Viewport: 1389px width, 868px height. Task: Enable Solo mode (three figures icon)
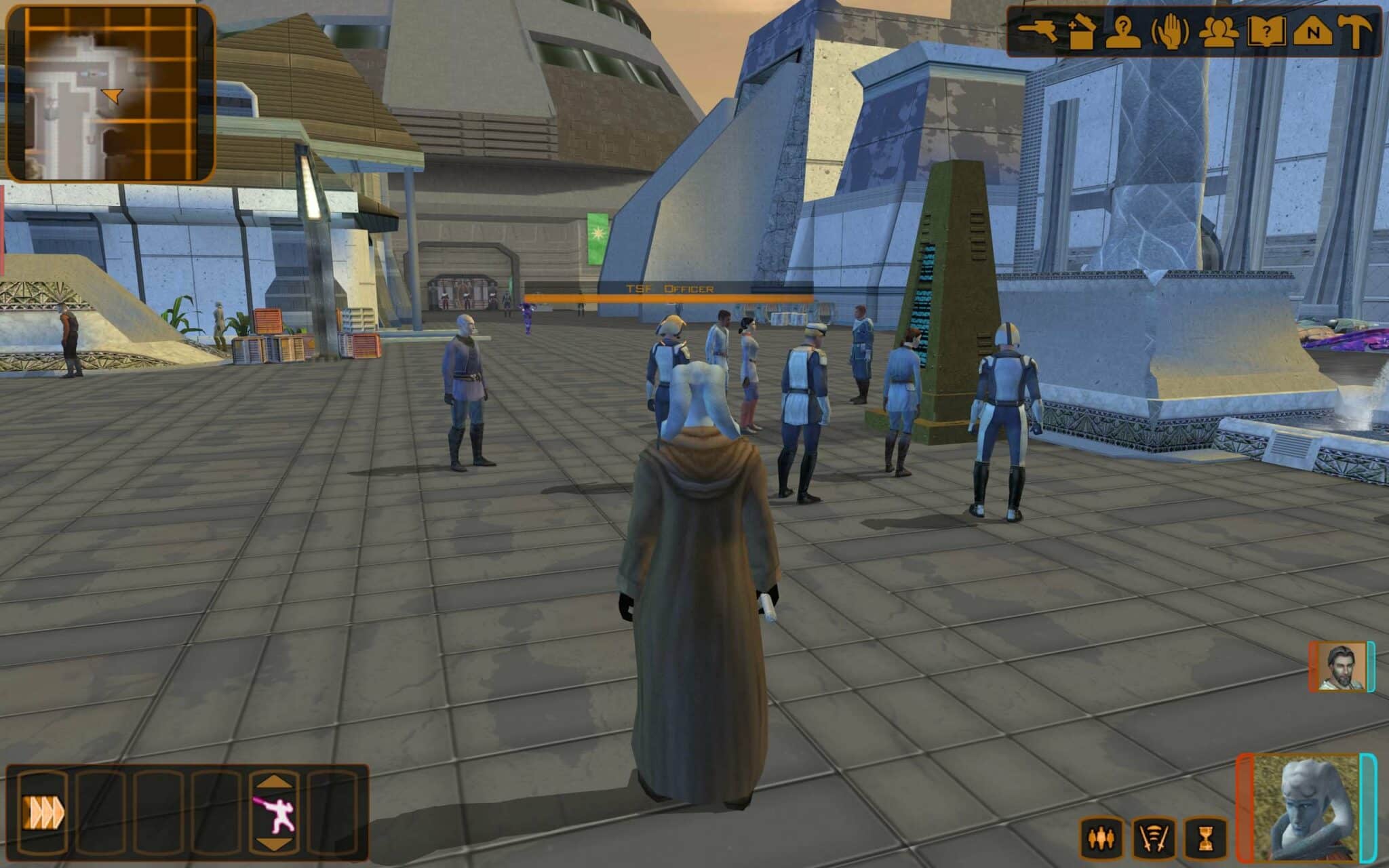[x=1102, y=840]
